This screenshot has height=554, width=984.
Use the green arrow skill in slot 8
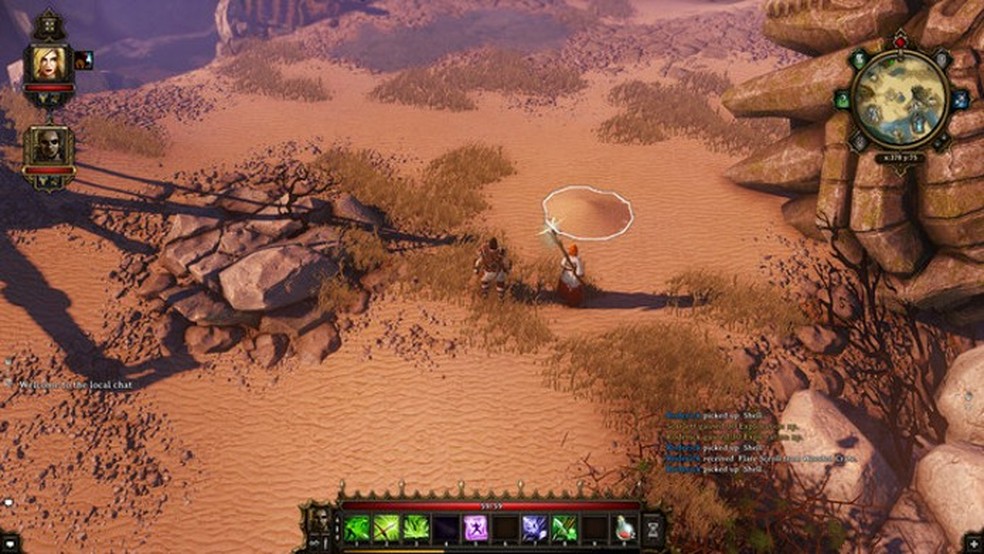564,528
